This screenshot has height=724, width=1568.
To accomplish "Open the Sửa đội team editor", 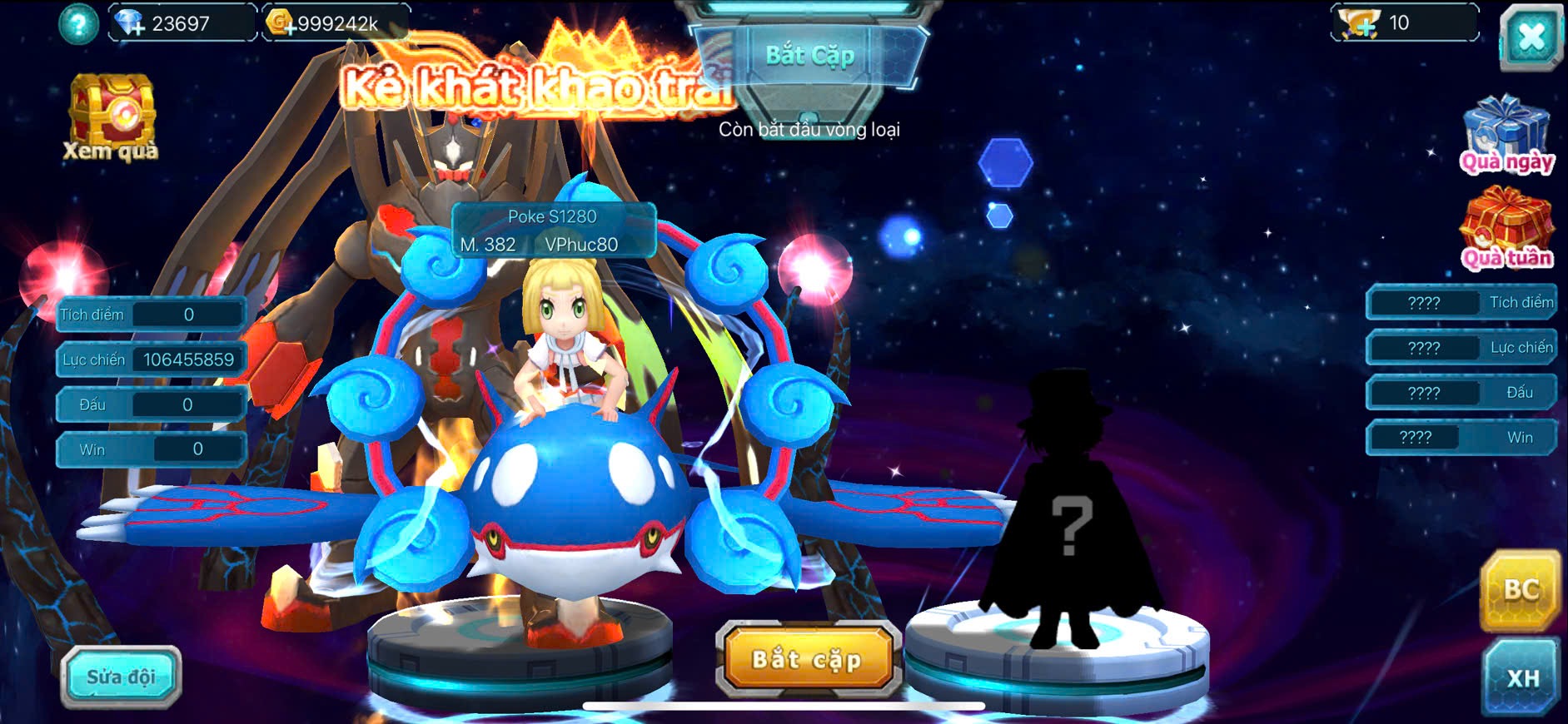I will (x=121, y=677).
